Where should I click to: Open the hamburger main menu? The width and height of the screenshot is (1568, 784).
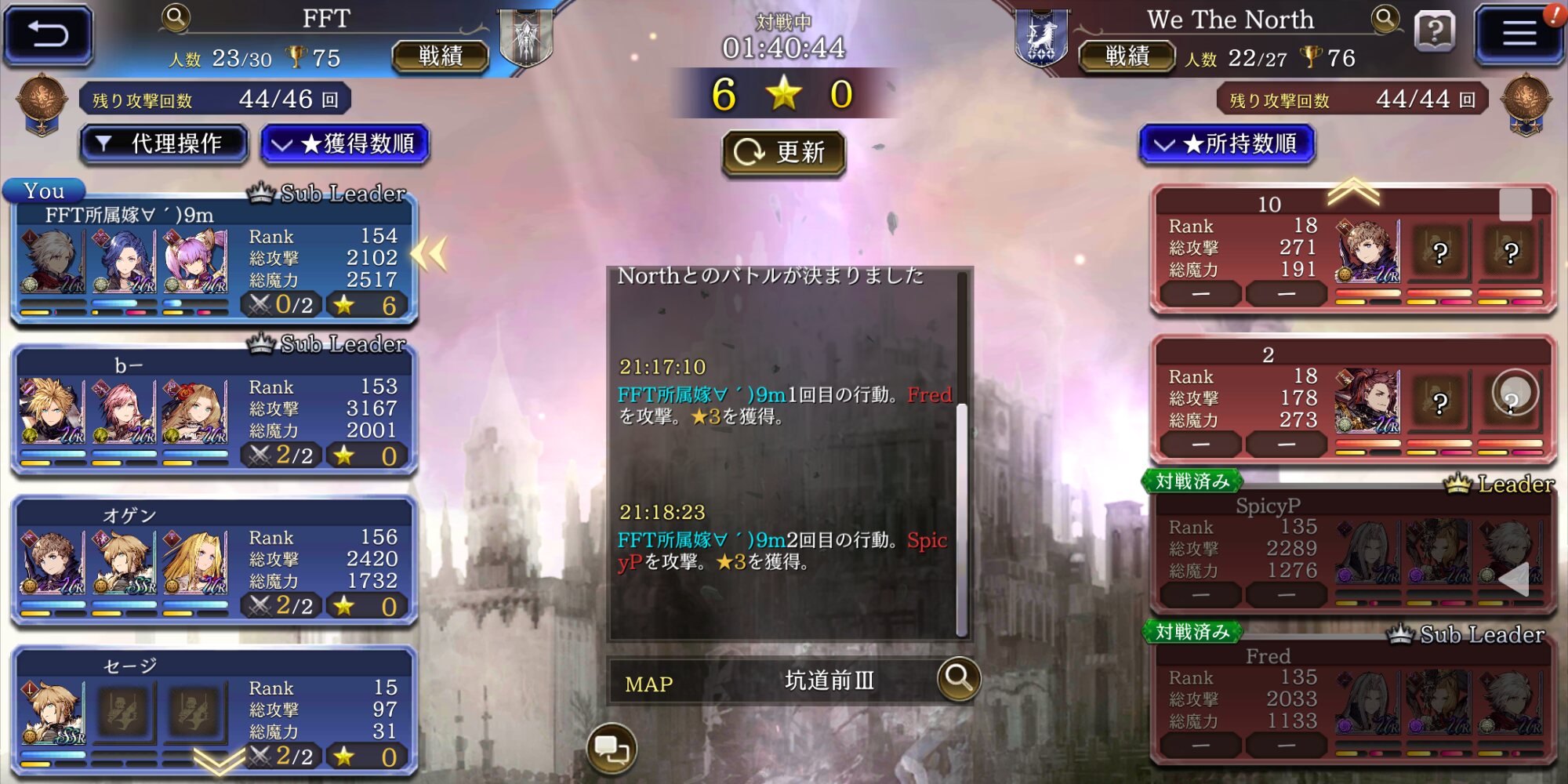tap(1518, 34)
